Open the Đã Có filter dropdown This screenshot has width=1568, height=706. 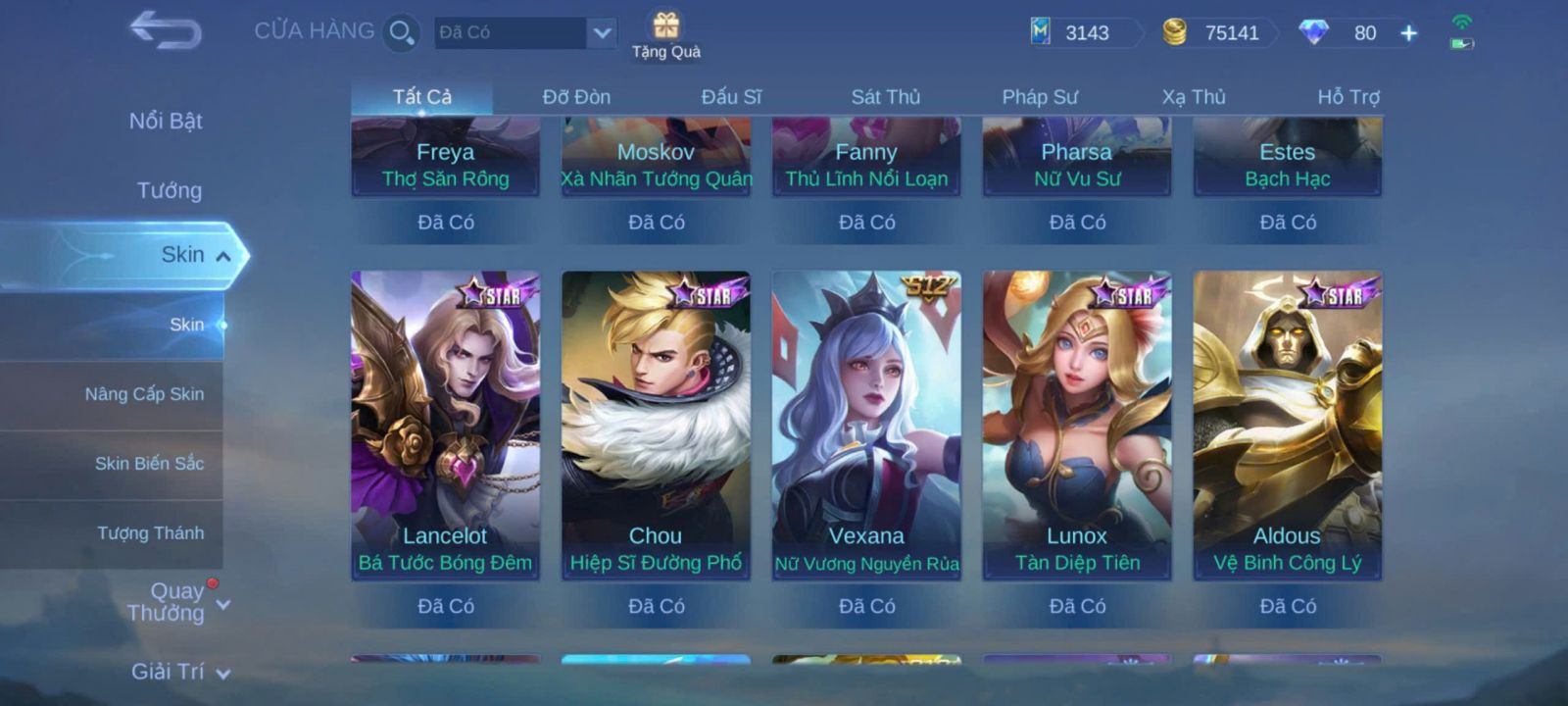point(601,32)
